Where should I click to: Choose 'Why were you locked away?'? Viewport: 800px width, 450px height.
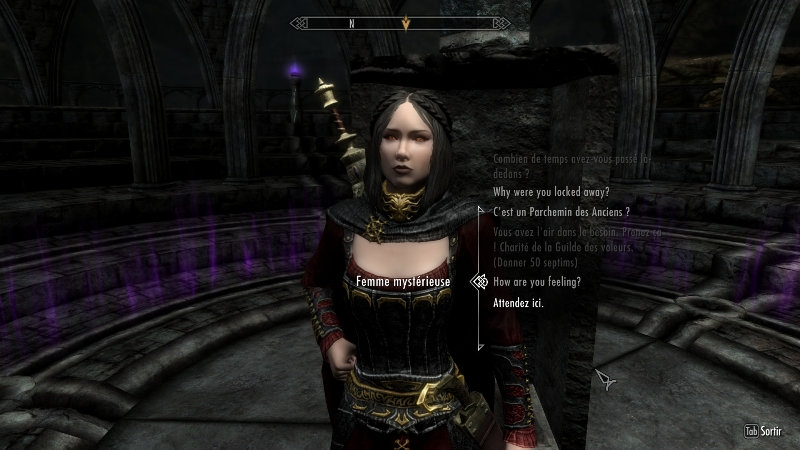[x=553, y=192]
